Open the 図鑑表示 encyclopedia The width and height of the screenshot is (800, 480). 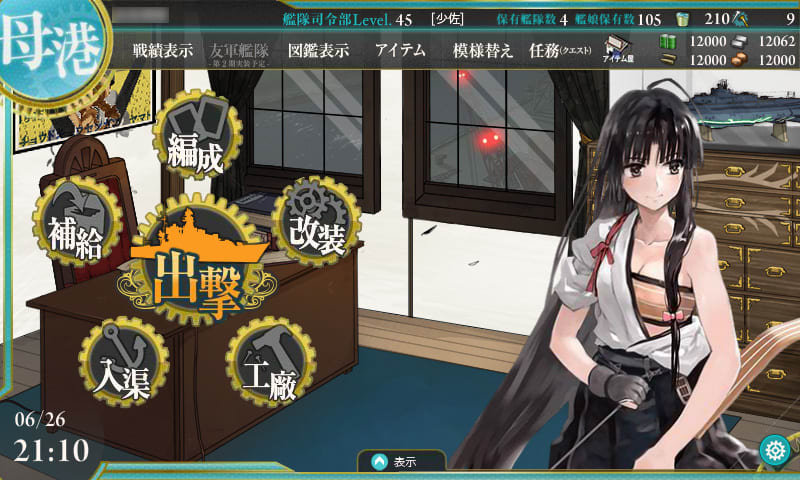coord(318,51)
